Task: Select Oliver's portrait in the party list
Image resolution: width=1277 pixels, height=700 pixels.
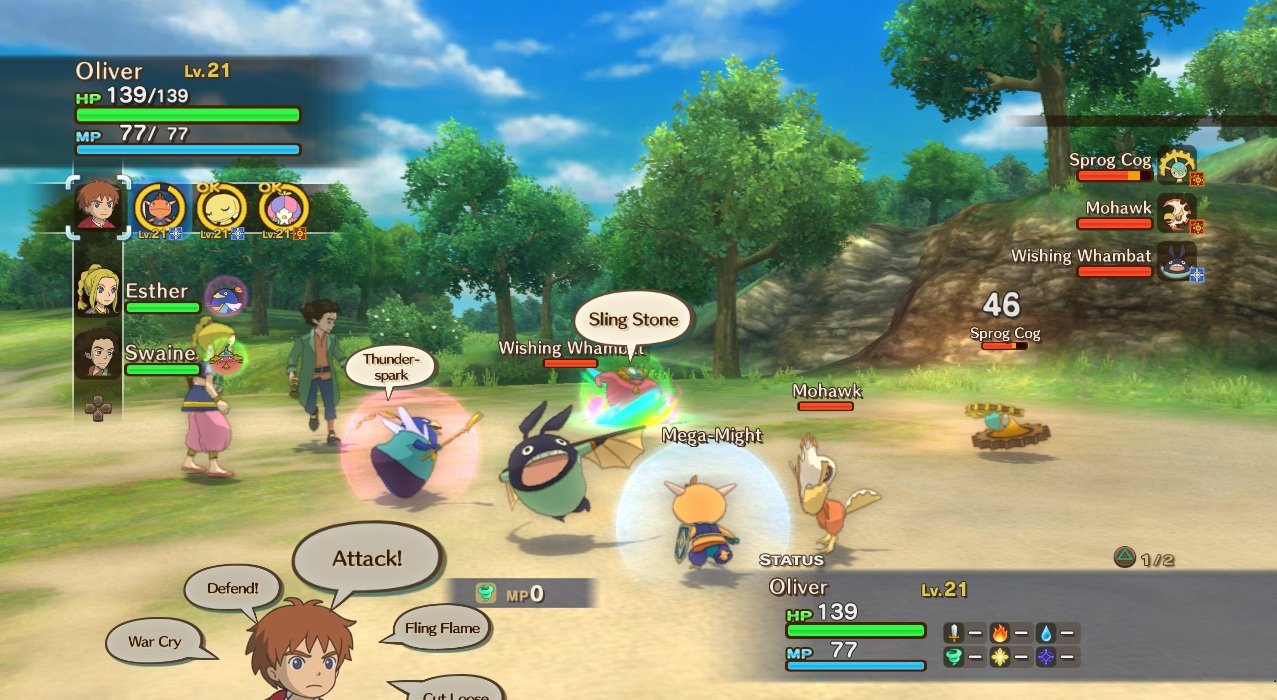Action: pyautogui.click(x=98, y=207)
